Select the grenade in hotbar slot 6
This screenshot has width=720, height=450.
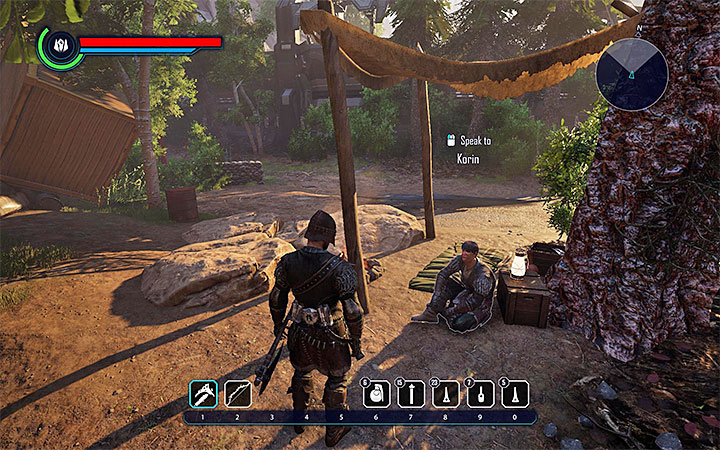pos(376,394)
